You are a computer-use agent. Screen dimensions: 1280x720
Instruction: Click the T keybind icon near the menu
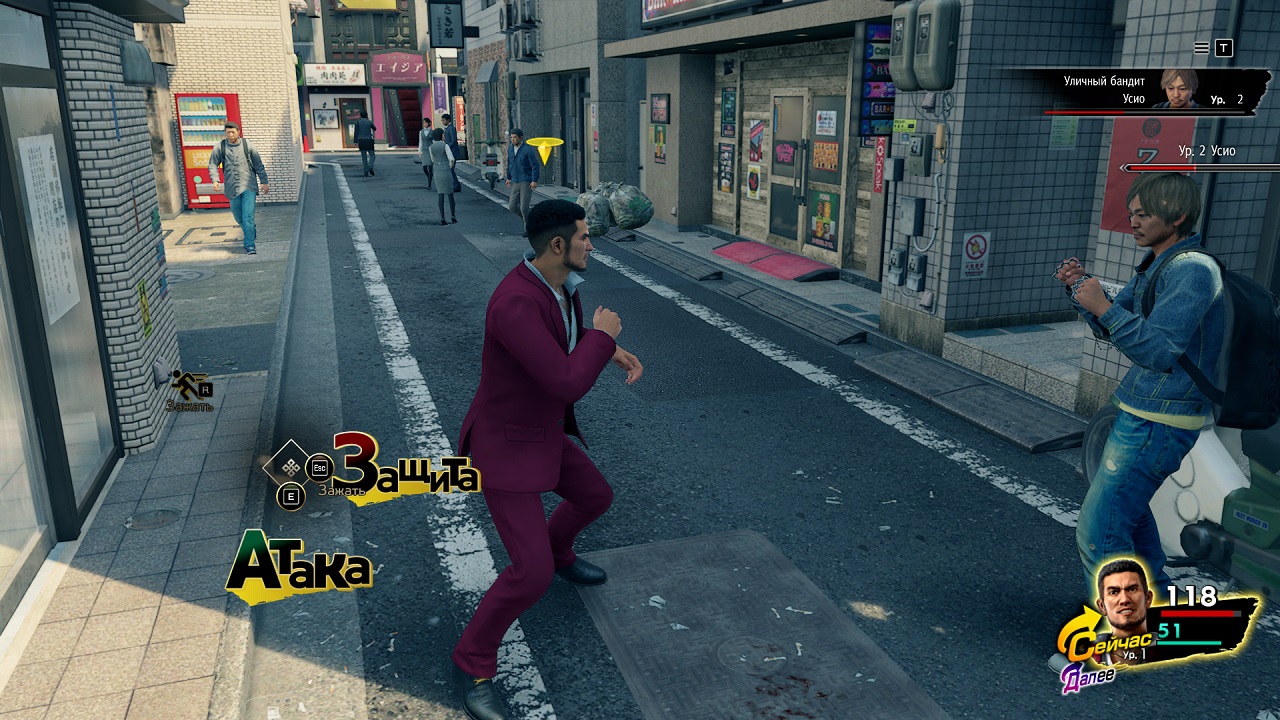coord(1223,48)
